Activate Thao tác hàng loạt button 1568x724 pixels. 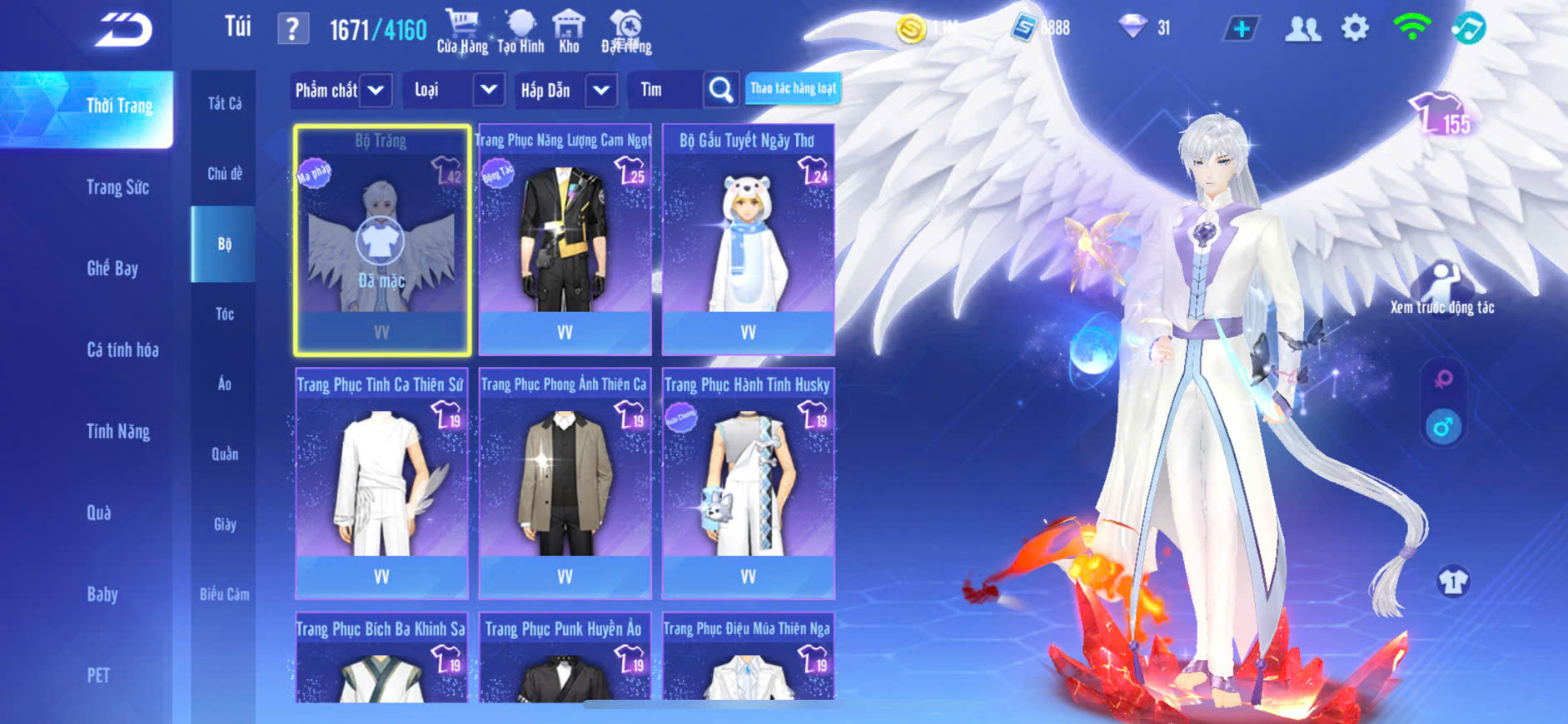[x=793, y=88]
